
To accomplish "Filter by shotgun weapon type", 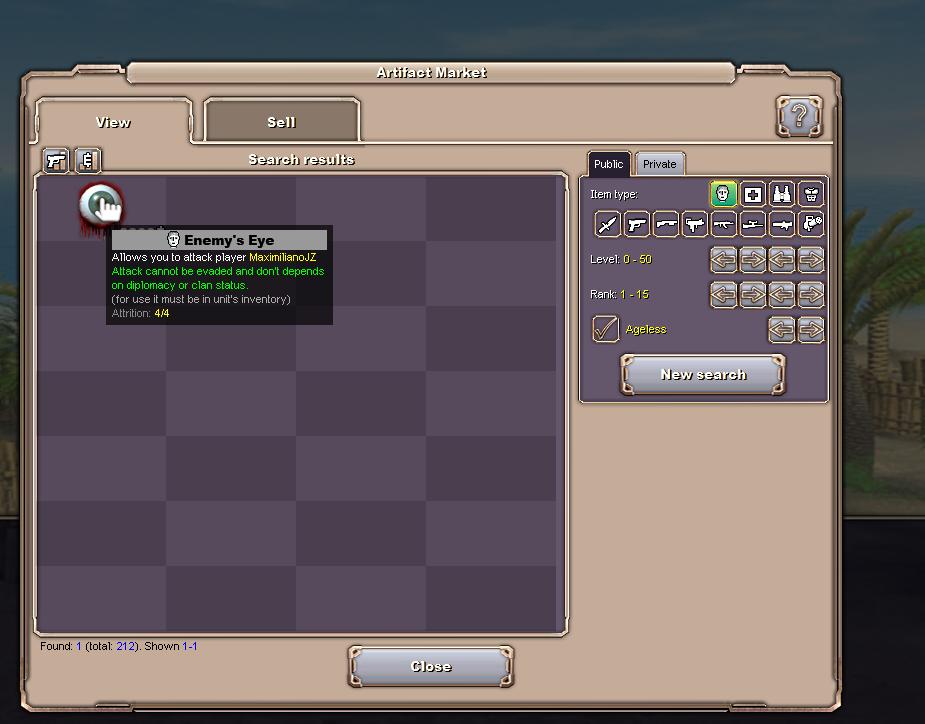I will [x=666, y=225].
